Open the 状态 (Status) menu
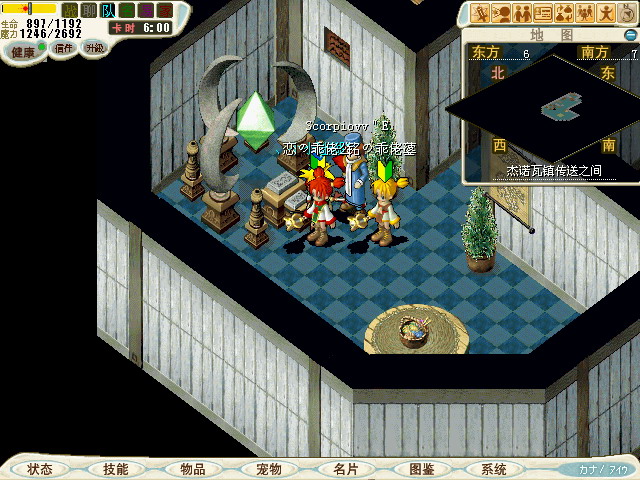The image size is (640, 480). pyautogui.click(x=40, y=469)
